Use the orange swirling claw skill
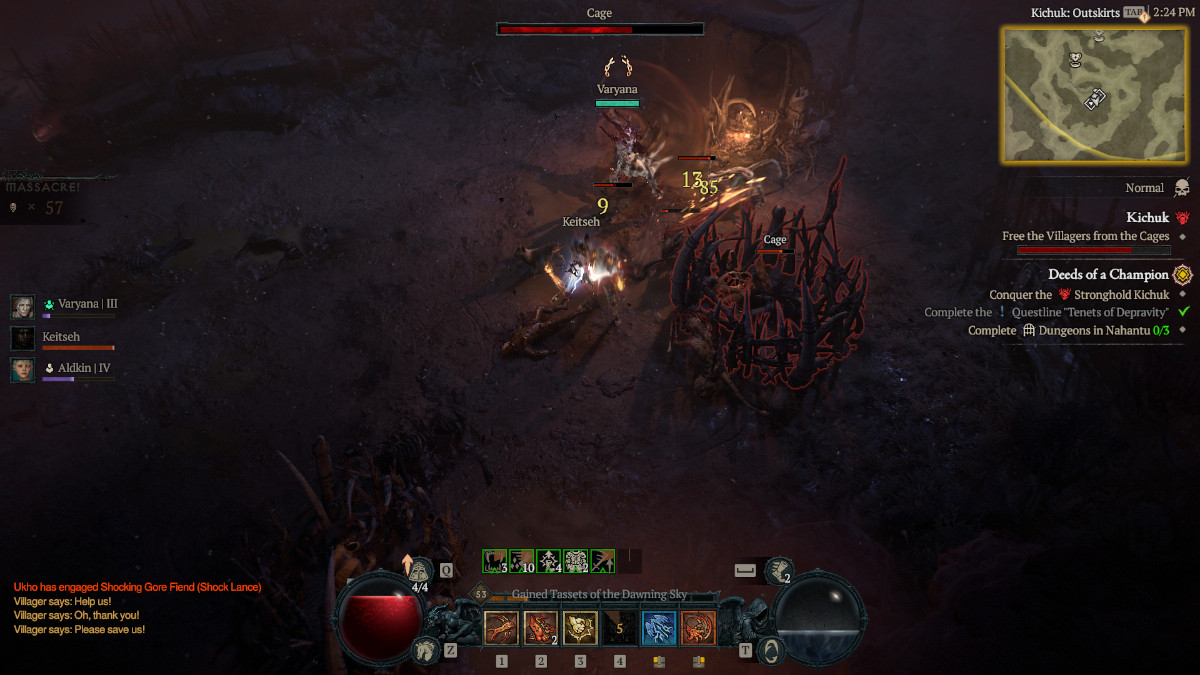The image size is (1200, 675). pyautogui.click(x=698, y=628)
